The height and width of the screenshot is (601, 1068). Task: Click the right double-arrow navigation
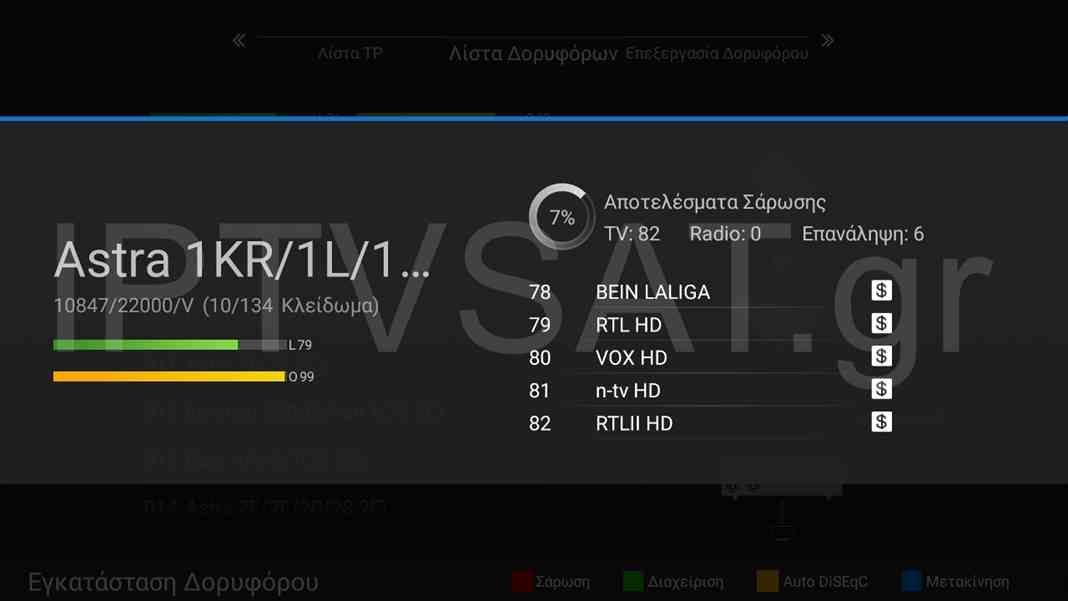click(827, 41)
